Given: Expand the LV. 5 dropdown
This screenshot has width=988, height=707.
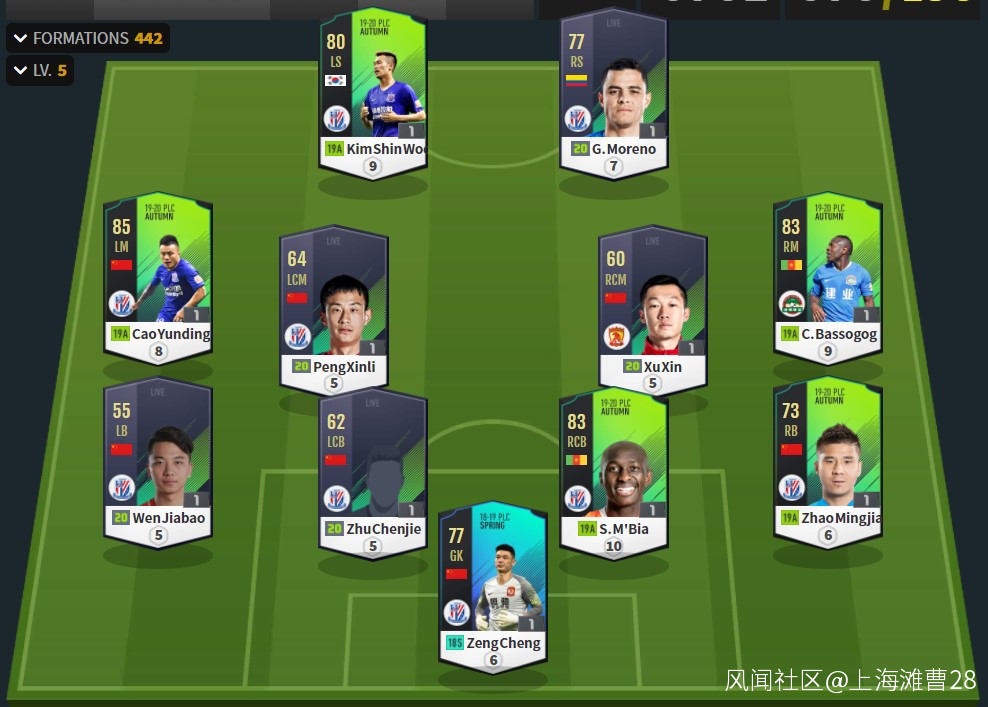Looking at the screenshot, I should pos(40,71).
